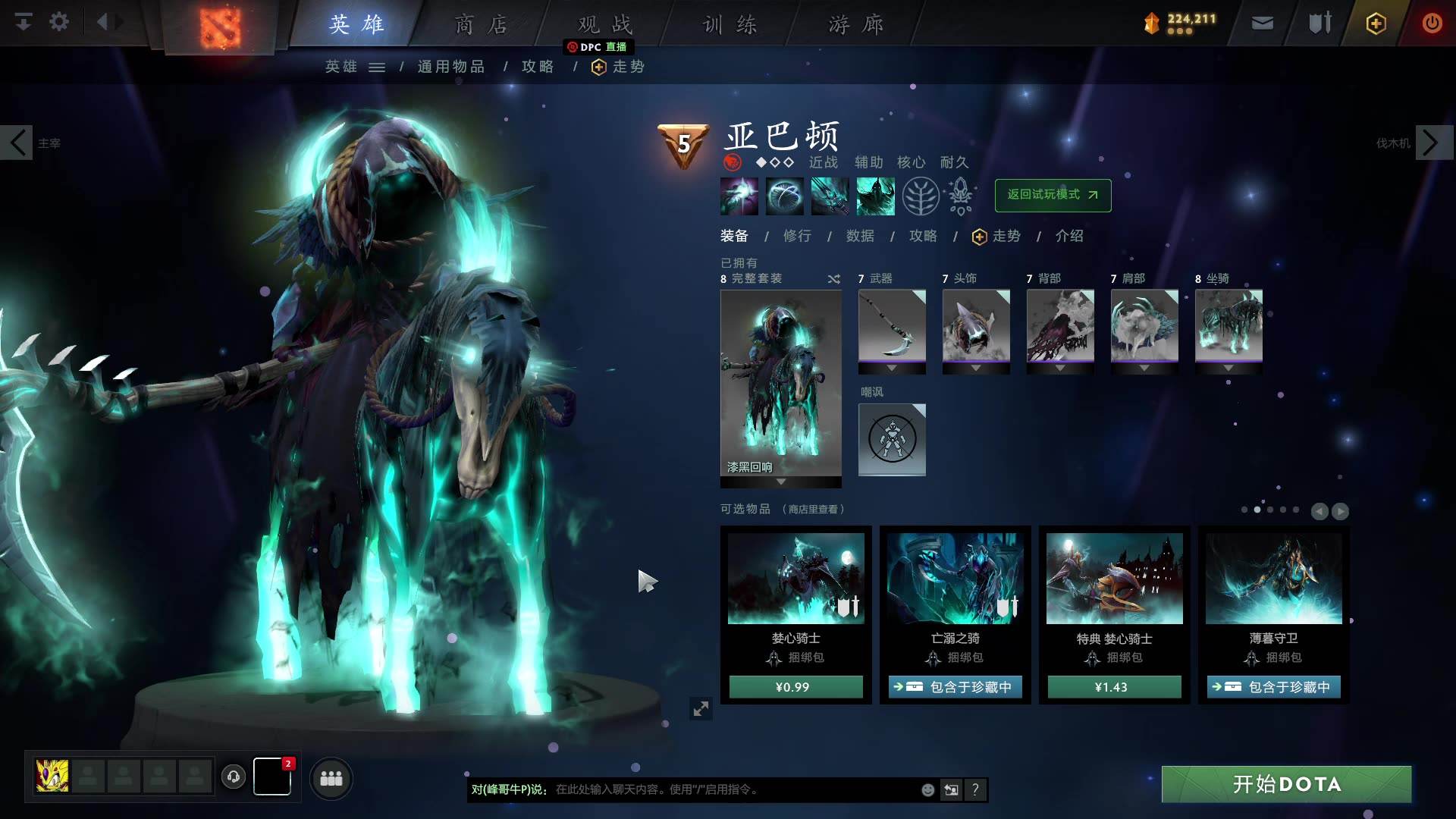Click the red power button to exit

pyautogui.click(x=1432, y=23)
